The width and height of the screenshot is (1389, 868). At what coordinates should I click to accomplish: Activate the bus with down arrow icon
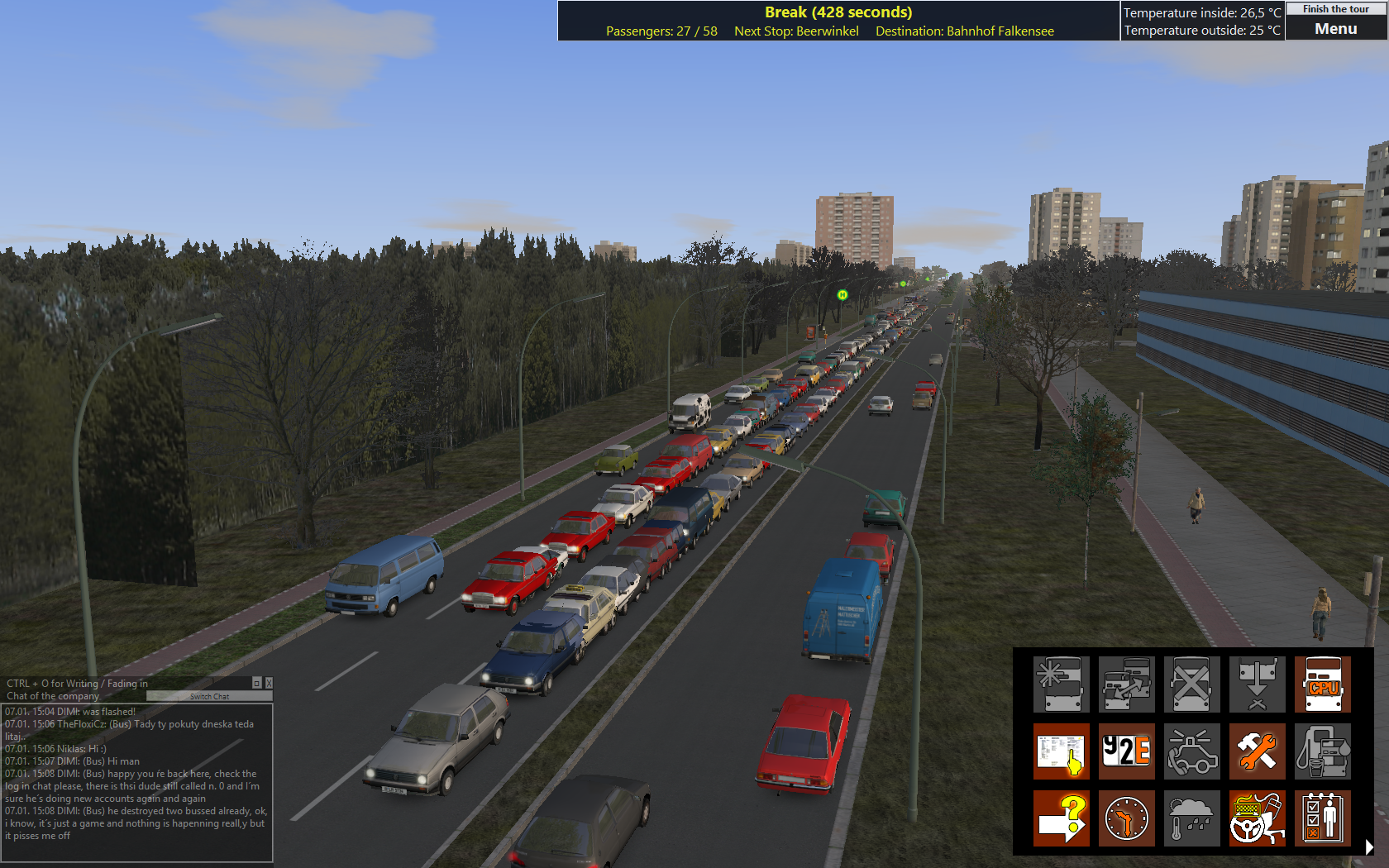(x=1257, y=684)
